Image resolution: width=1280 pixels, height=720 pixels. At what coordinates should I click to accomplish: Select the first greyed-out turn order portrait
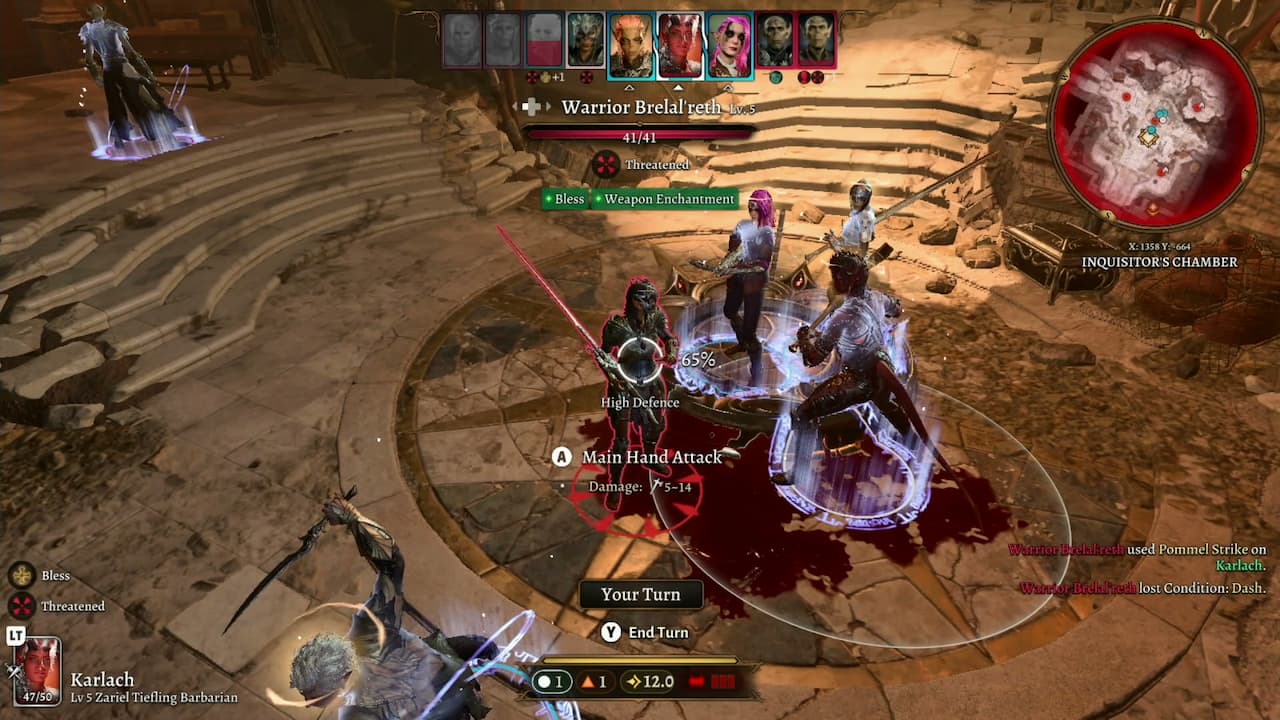tap(462, 41)
